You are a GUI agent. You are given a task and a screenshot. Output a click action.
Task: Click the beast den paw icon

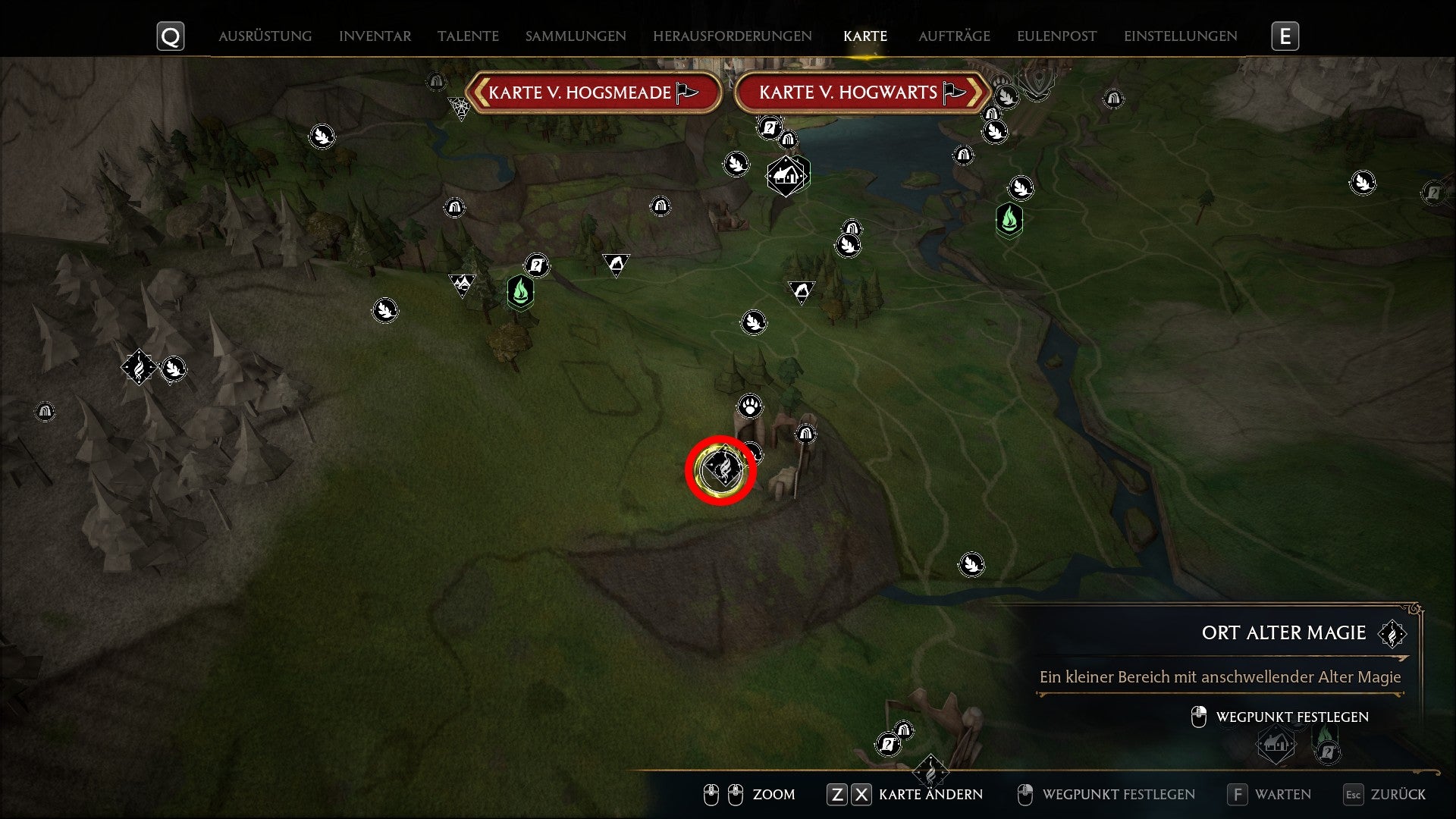750,405
